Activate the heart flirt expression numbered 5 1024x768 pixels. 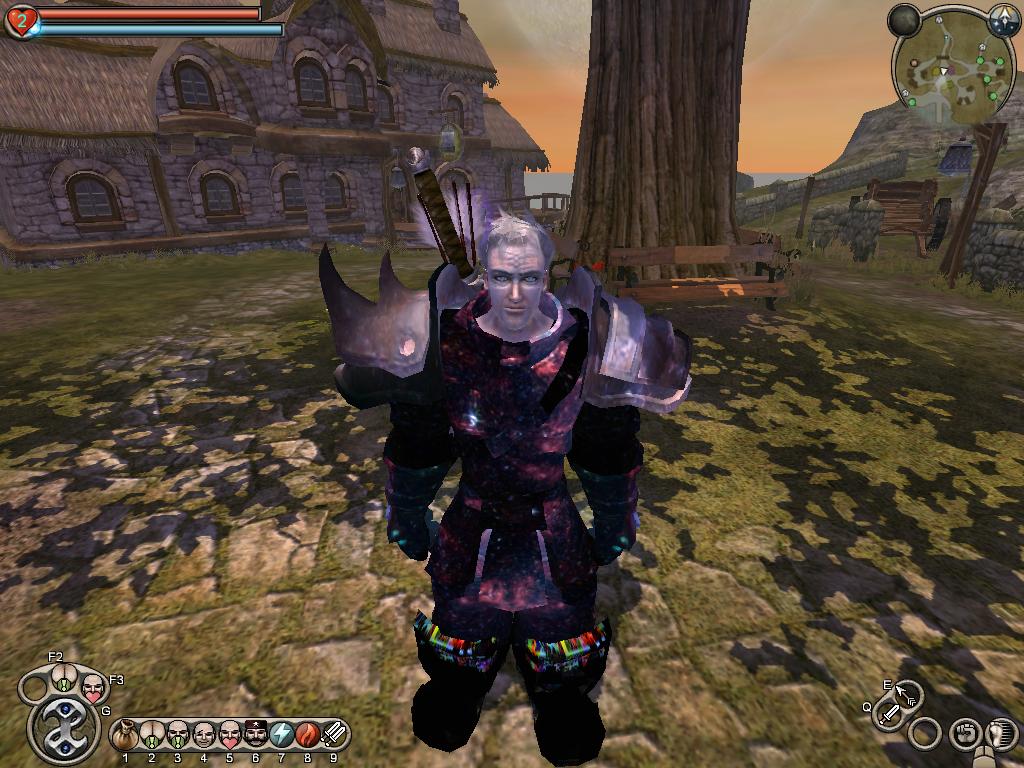tap(230, 736)
